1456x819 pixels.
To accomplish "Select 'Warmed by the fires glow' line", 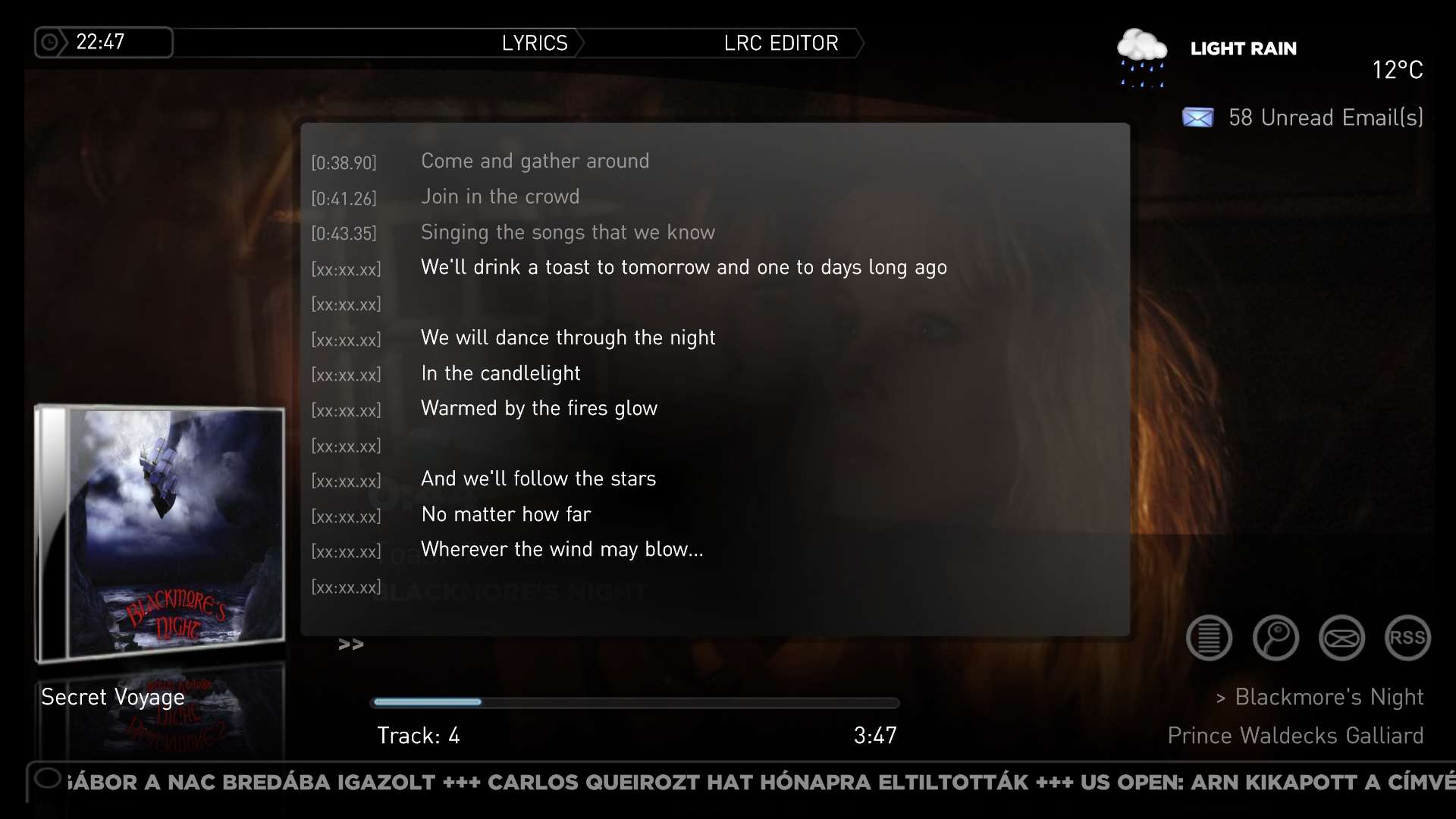I will click(538, 409).
